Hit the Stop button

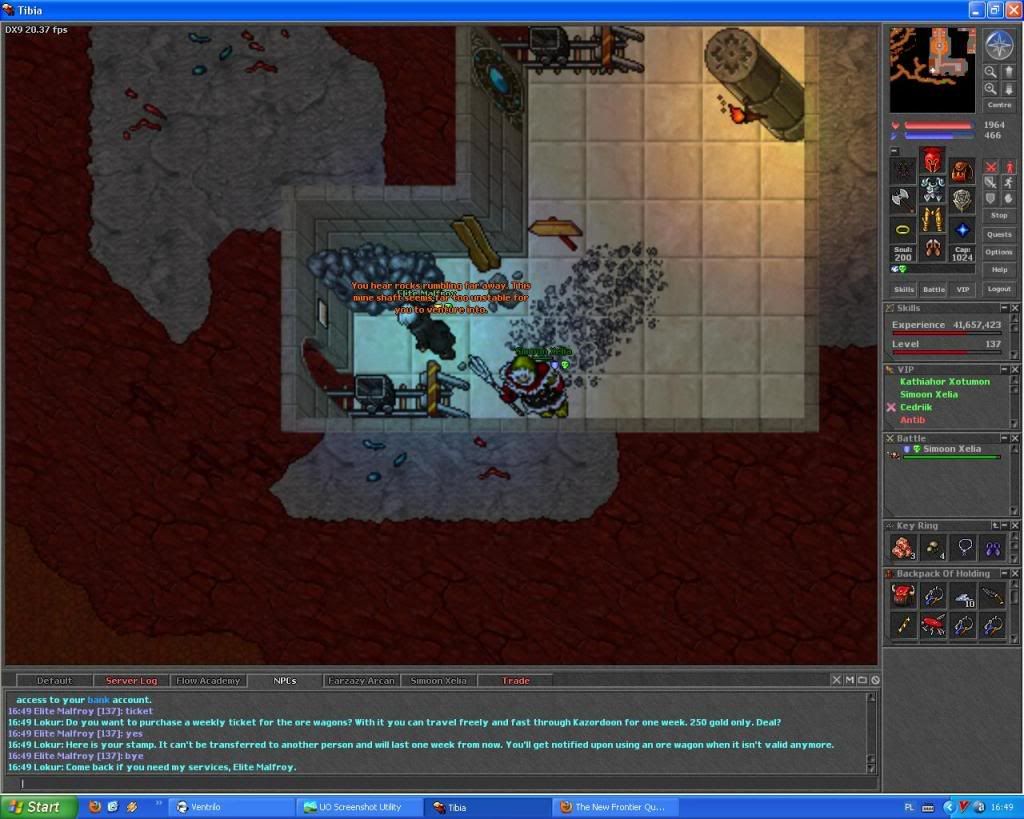click(x=998, y=215)
